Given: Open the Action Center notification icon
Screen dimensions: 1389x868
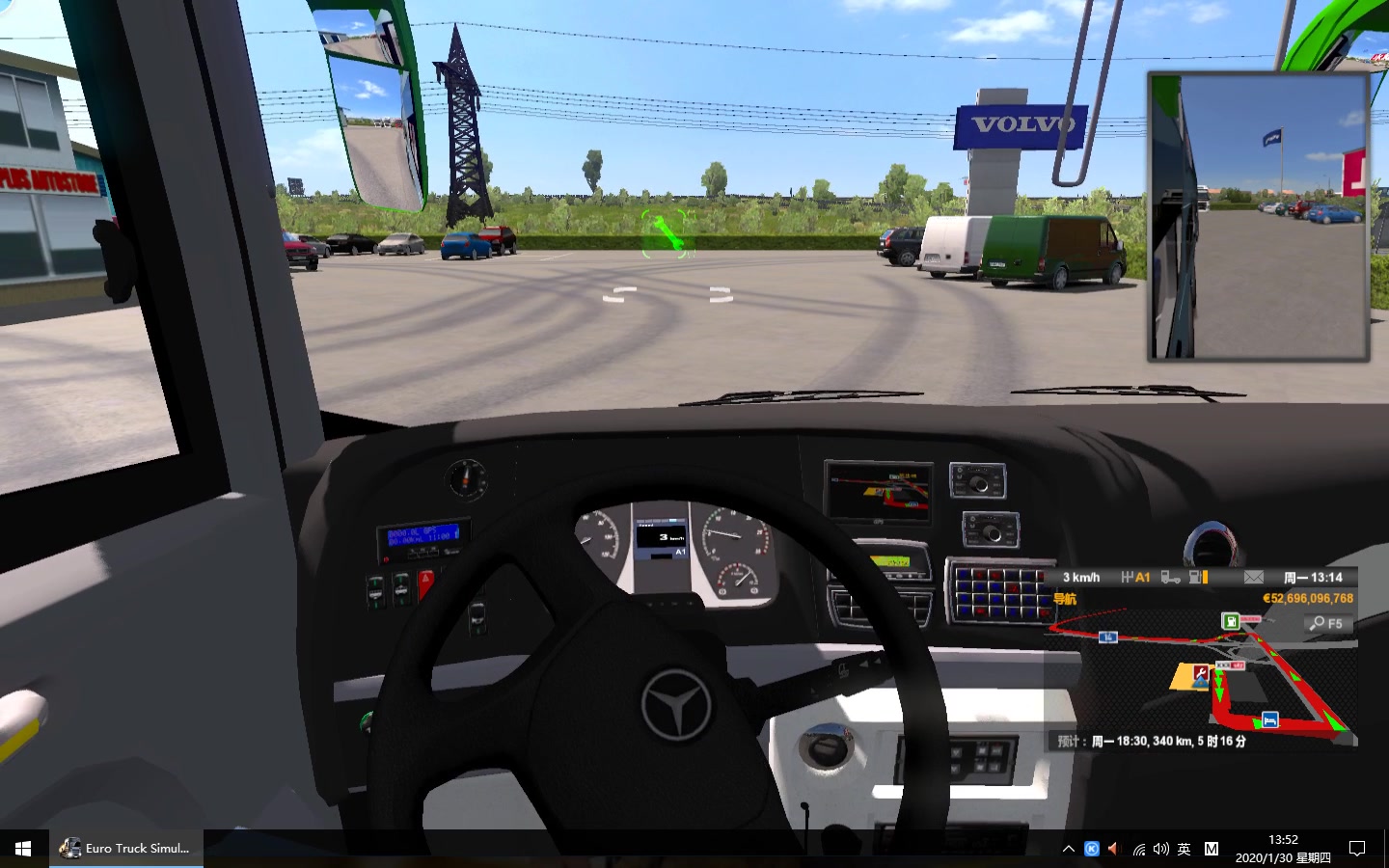Looking at the screenshot, I should (x=1355, y=849).
